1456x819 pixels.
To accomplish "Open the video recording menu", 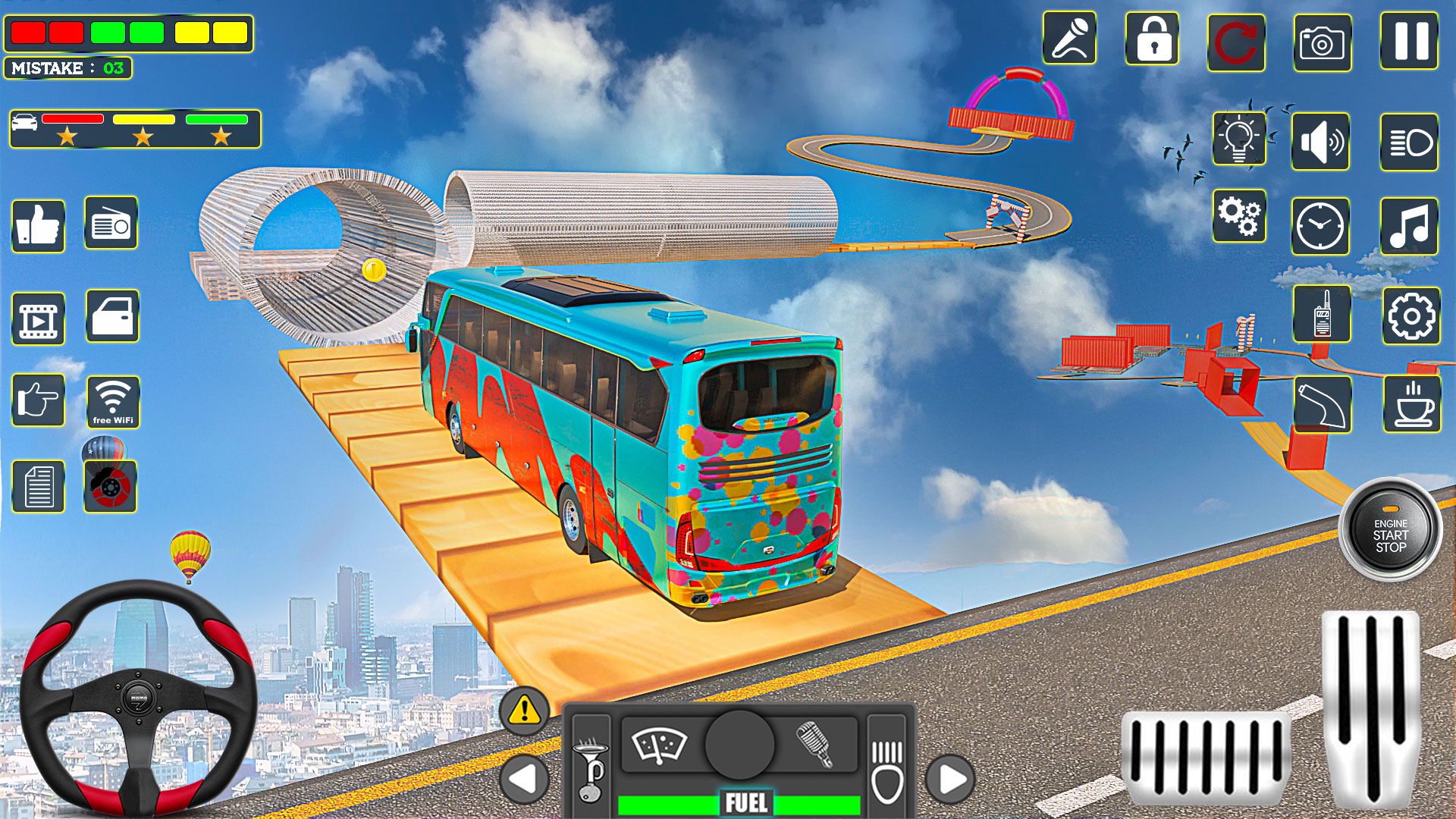I will 39,319.
